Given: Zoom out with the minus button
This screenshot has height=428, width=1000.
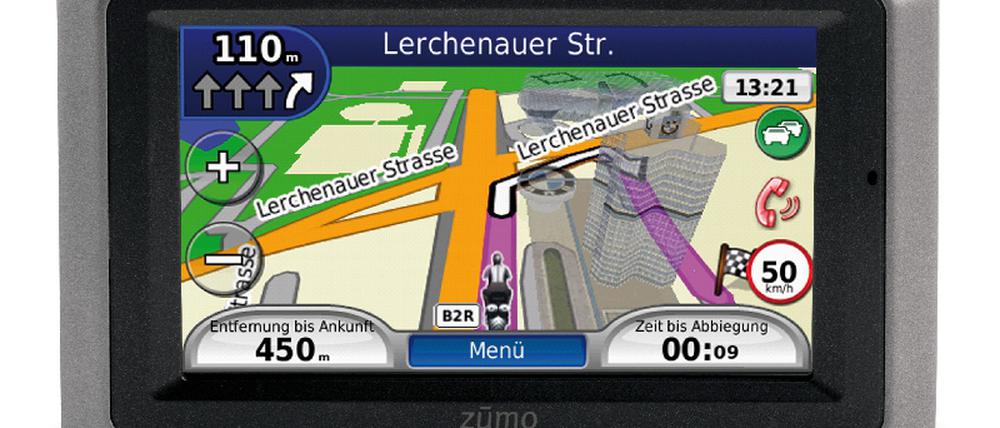Looking at the screenshot, I should coord(221,256).
